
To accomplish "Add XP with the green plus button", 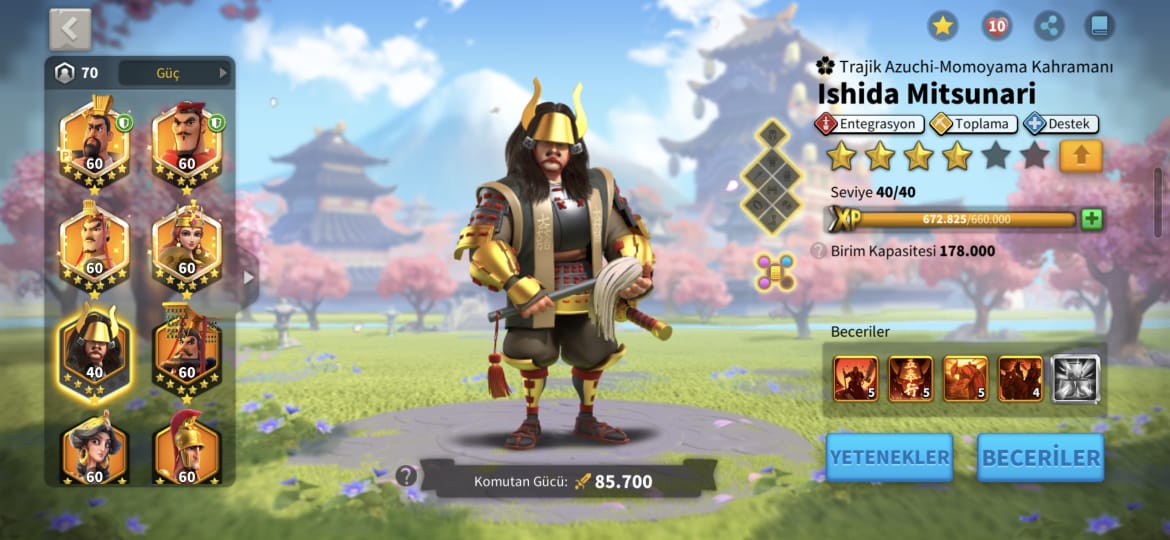I will pos(1091,219).
